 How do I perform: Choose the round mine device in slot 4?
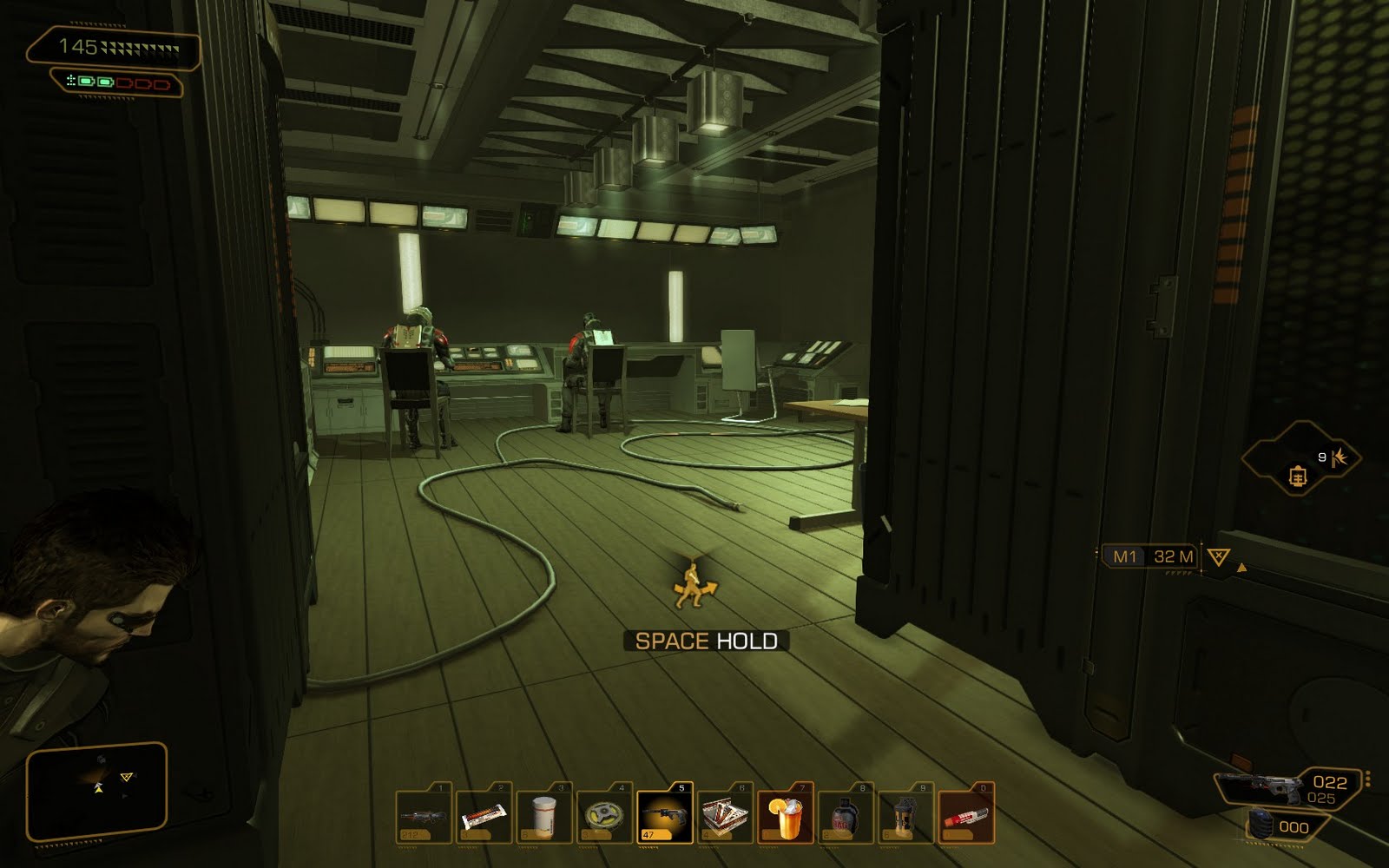(604, 818)
